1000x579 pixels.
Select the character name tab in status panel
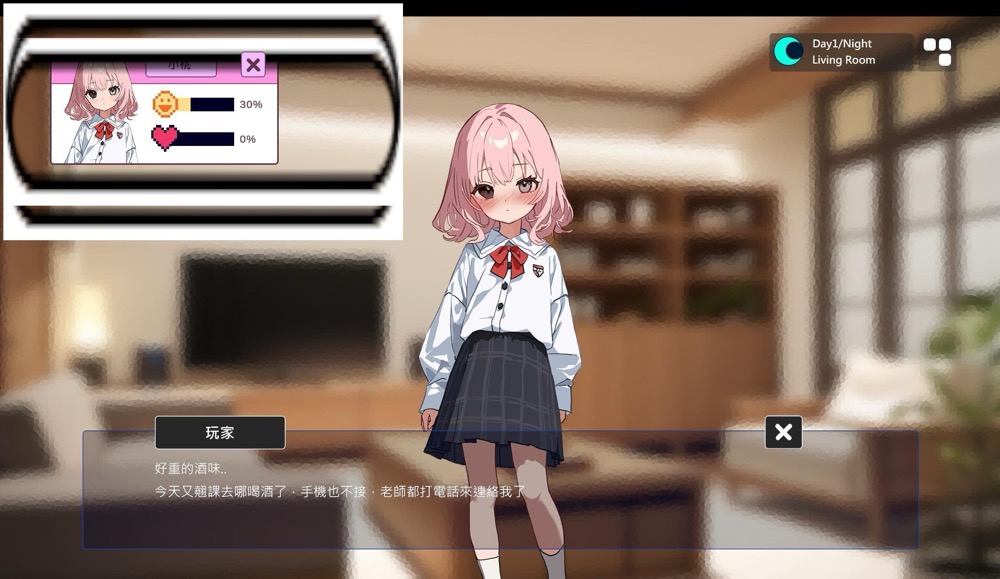[180, 66]
